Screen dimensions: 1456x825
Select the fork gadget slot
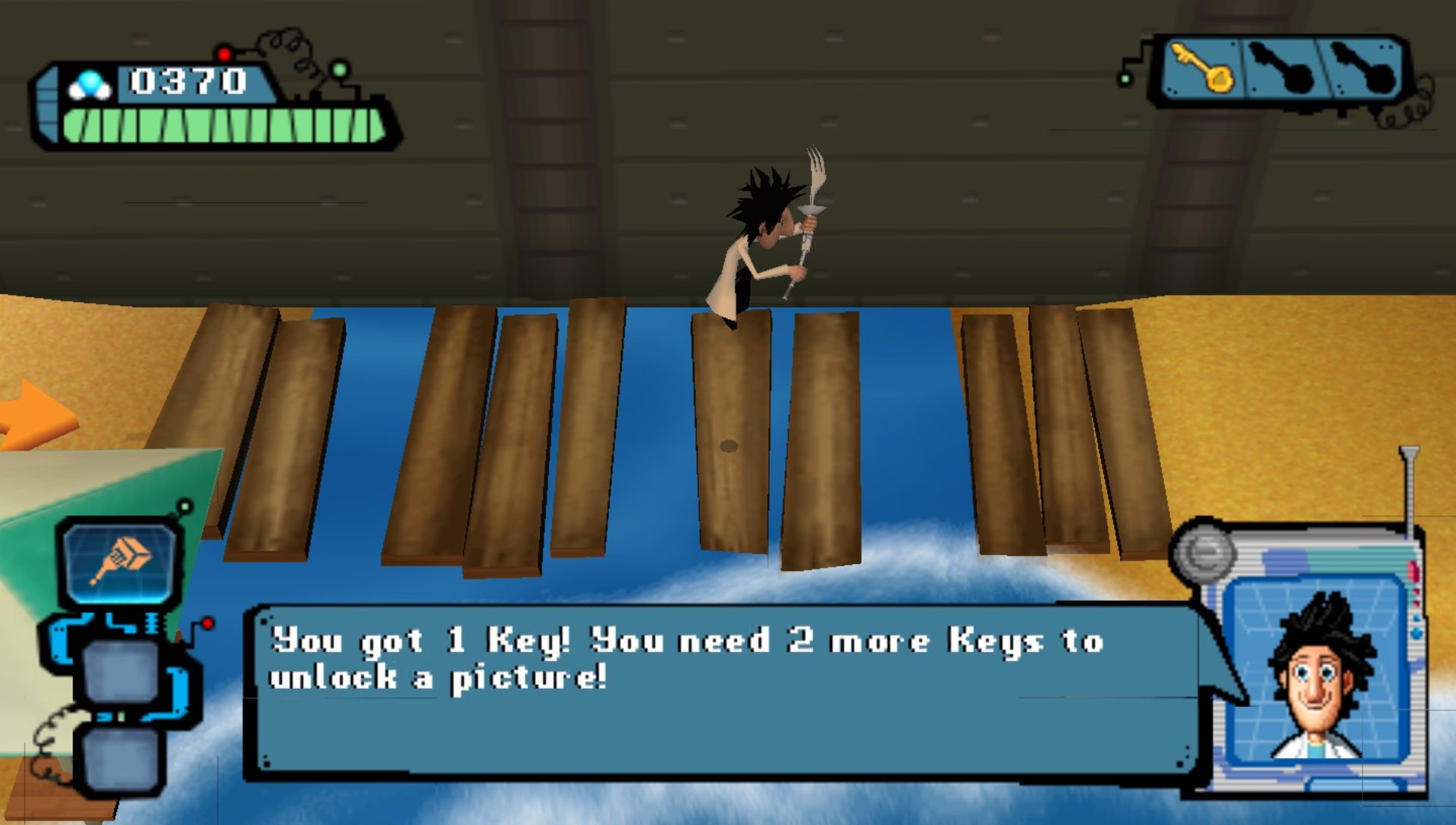point(121,561)
